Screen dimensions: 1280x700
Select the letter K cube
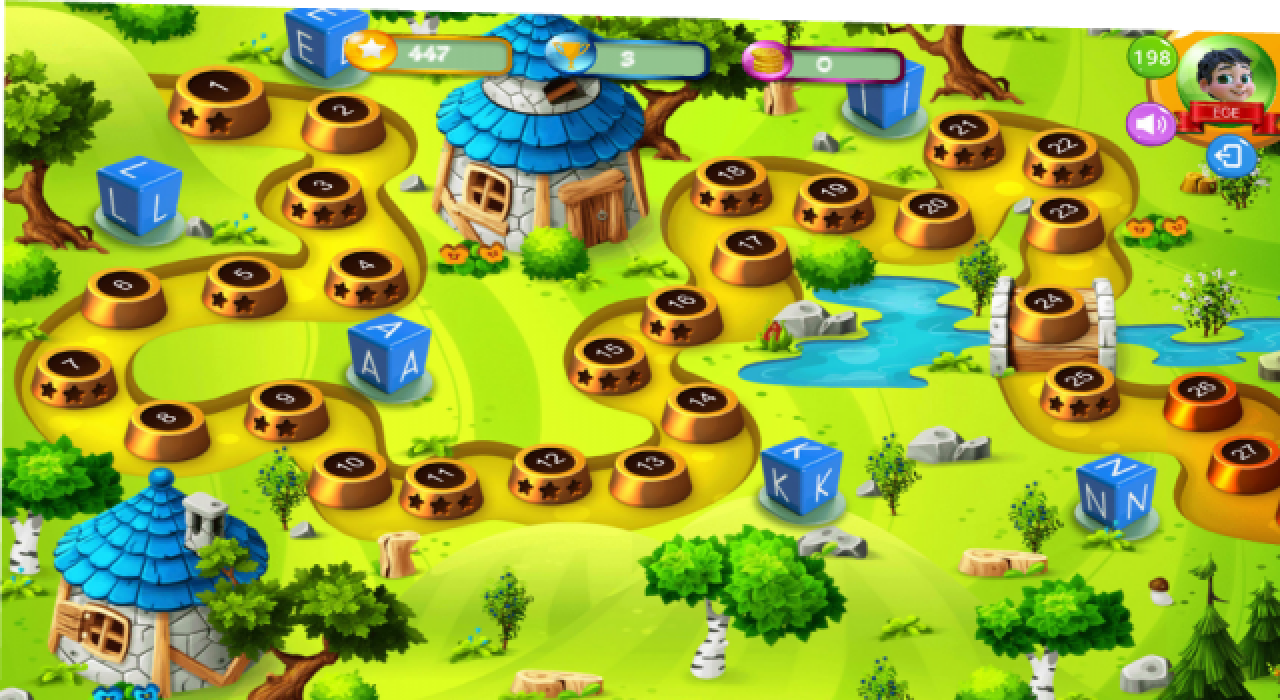(x=800, y=479)
